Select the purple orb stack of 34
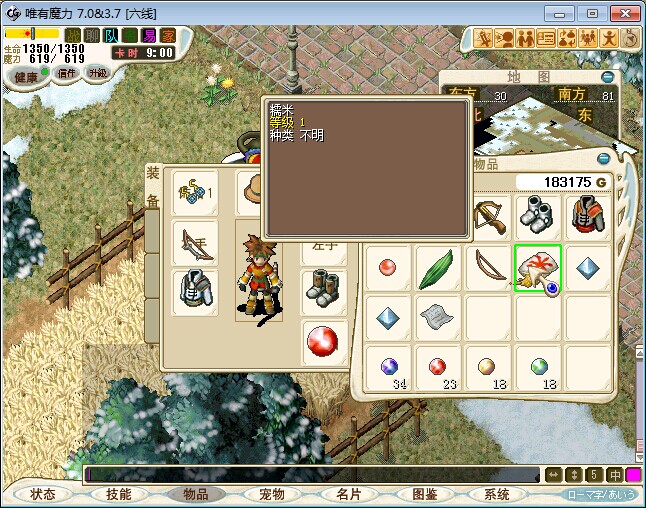The width and height of the screenshot is (646, 508). (x=389, y=368)
